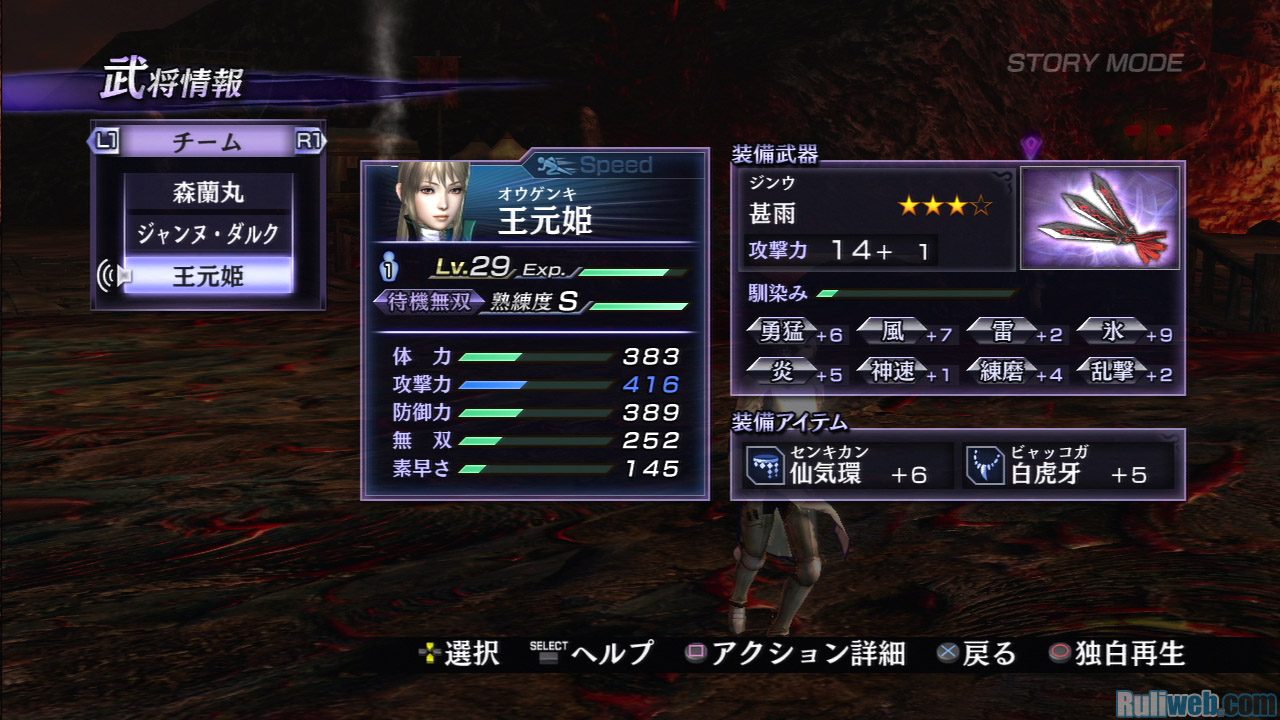Click the 待機無双 skill label
Viewport: 1280px width, 720px height.
(x=428, y=302)
